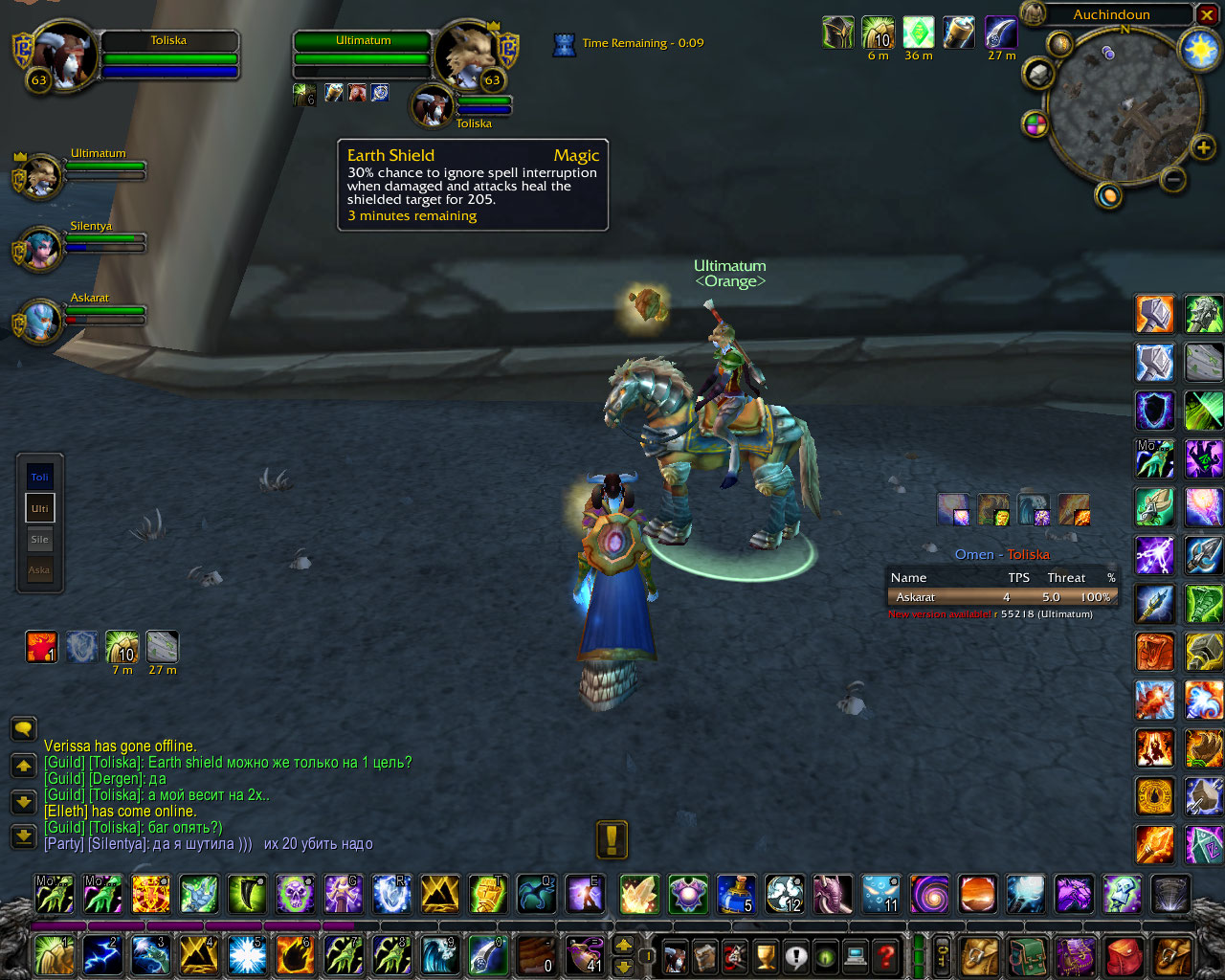The height and width of the screenshot is (980, 1225).
Task: Choose the 'Ulti' tab in the small side panel
Action: [39, 508]
